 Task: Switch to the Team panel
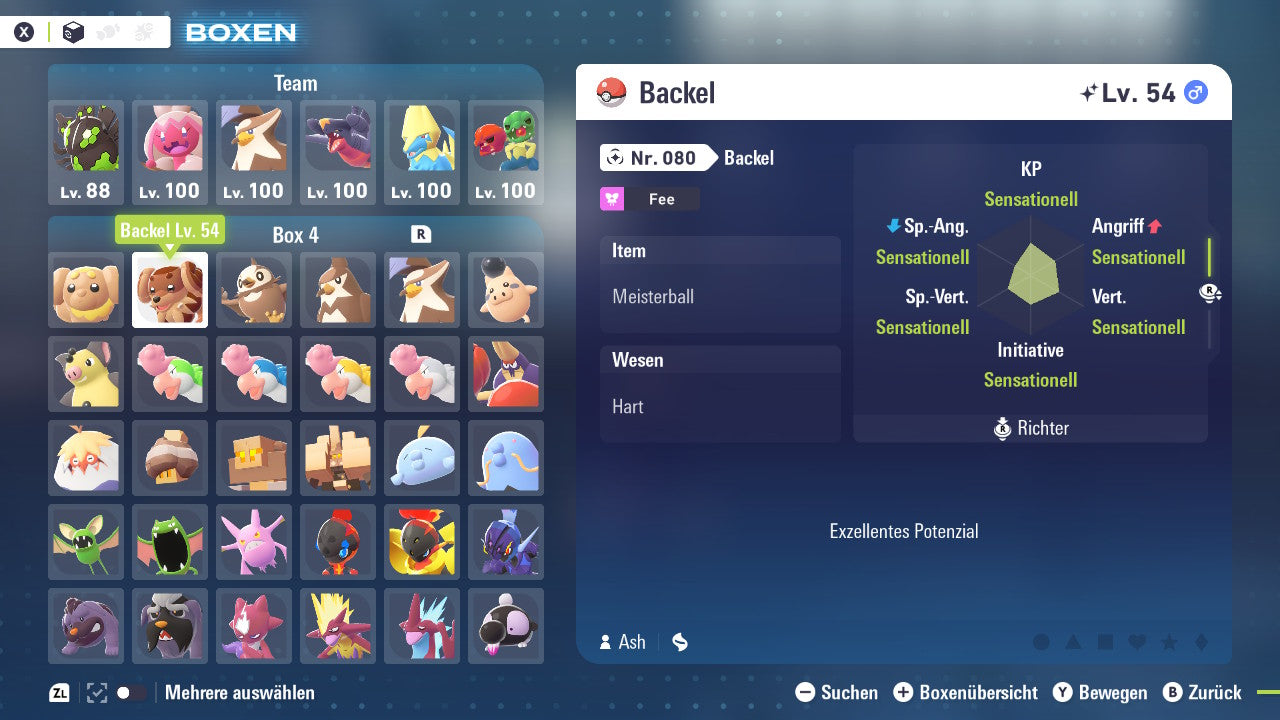coord(295,83)
